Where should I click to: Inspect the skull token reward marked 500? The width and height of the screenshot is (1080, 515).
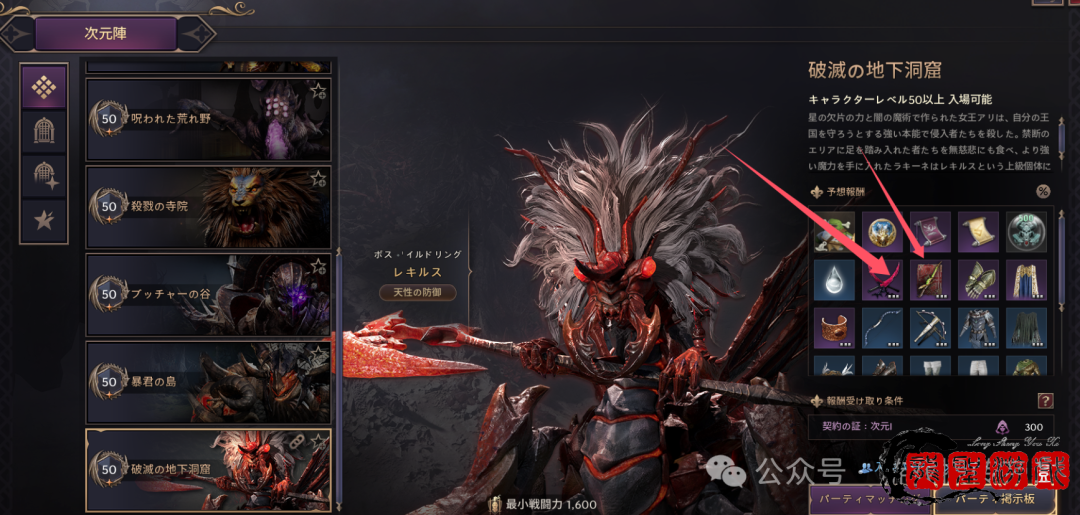1027,231
